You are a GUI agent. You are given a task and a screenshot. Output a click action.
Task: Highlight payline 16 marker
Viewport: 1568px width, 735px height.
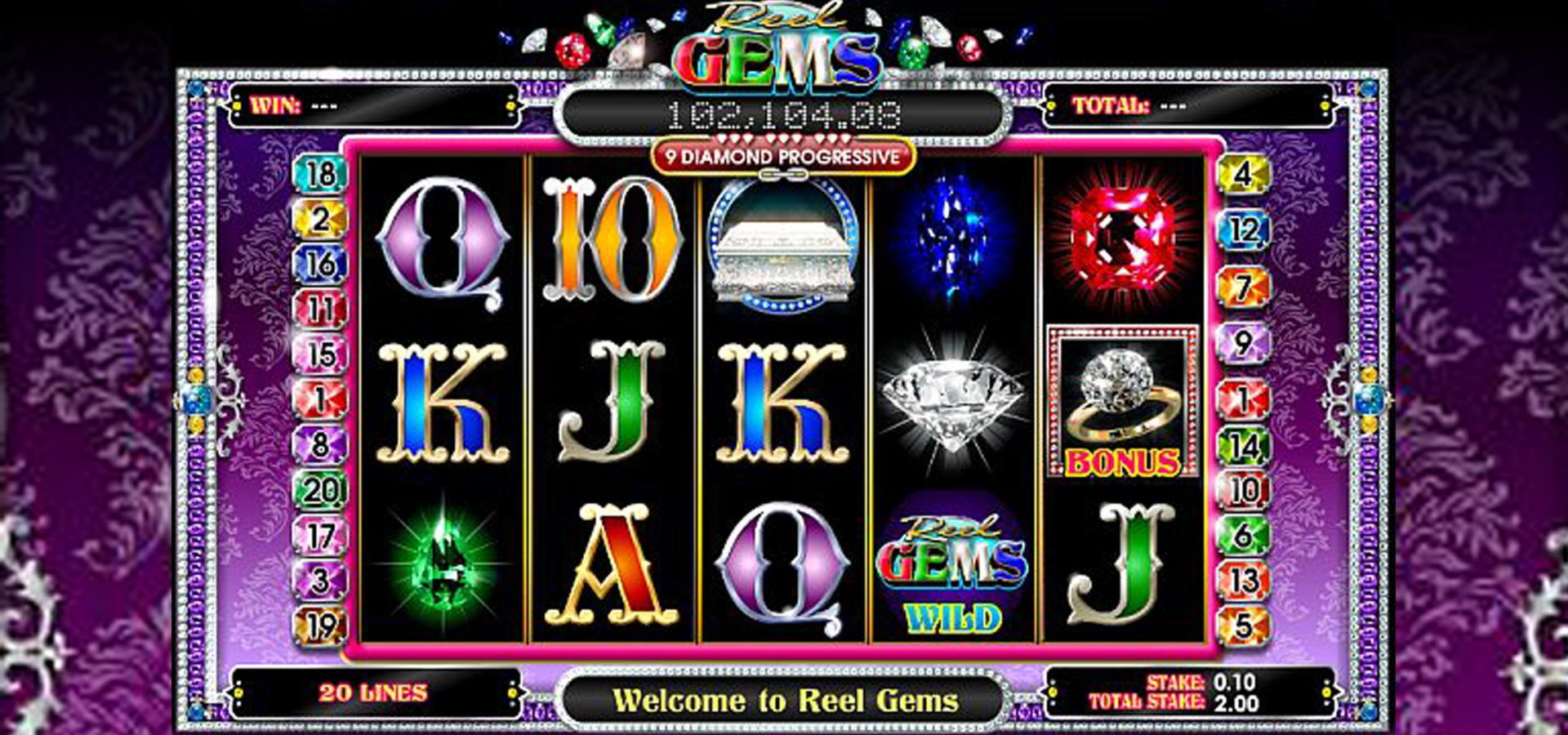(x=320, y=264)
